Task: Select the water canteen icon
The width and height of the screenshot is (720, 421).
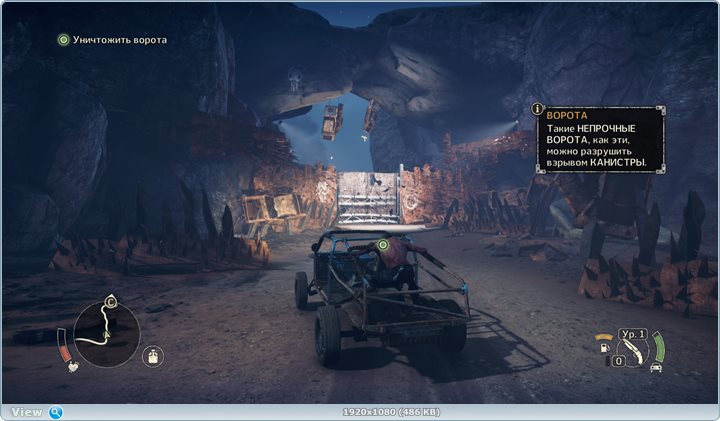Action: [153, 354]
